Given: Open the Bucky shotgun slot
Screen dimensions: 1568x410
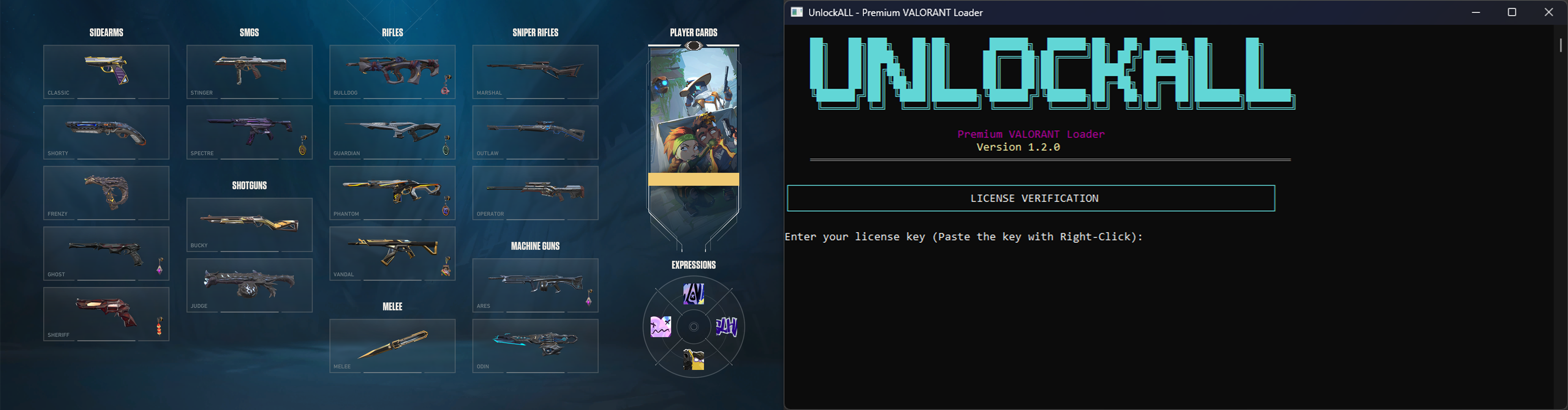Looking at the screenshot, I should point(249,224).
